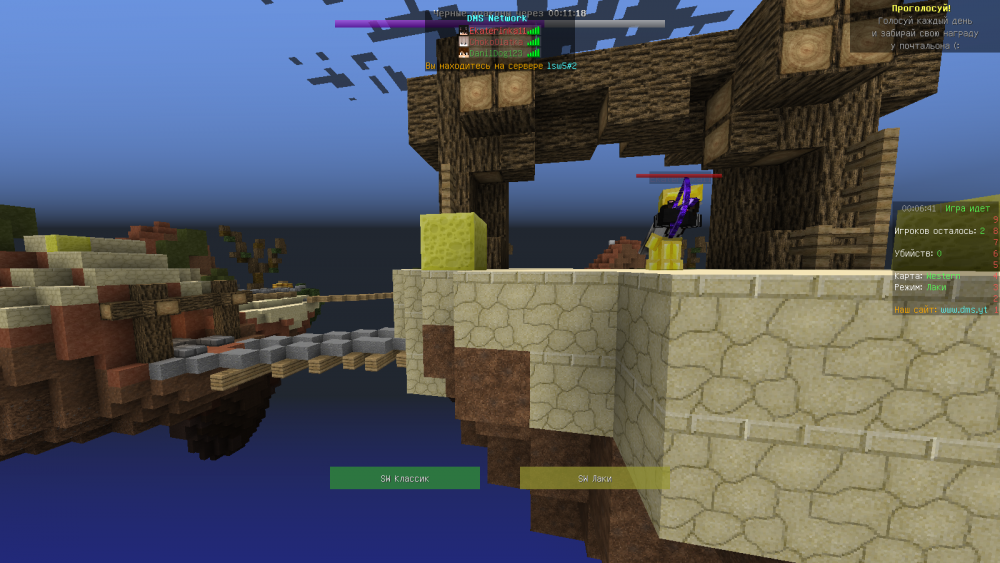The image size is (1000, 563).
Task: Select player Ekaterinka11 in the tab list
Action: [x=497, y=31]
